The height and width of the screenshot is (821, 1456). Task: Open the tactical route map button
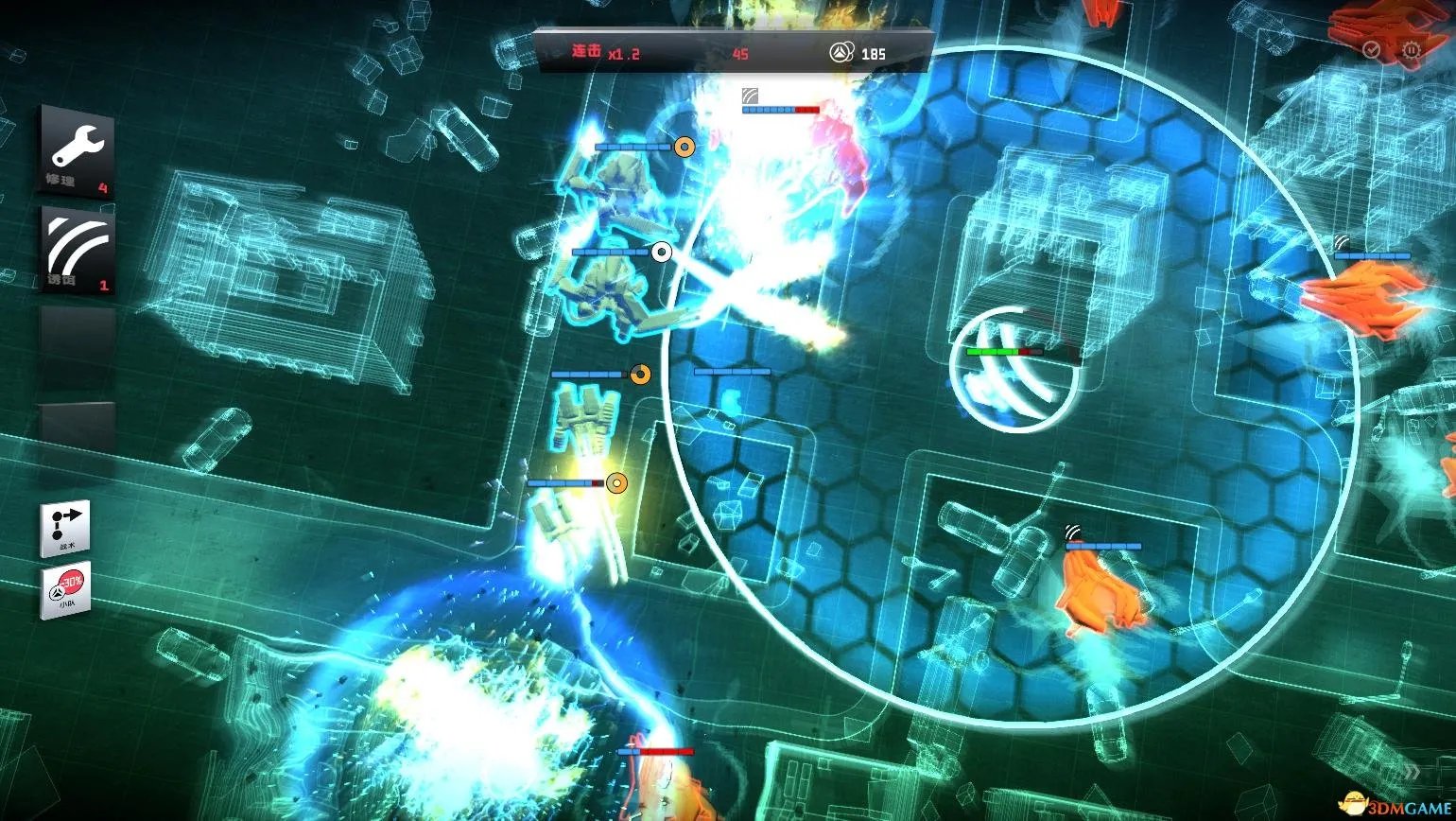click(x=65, y=529)
